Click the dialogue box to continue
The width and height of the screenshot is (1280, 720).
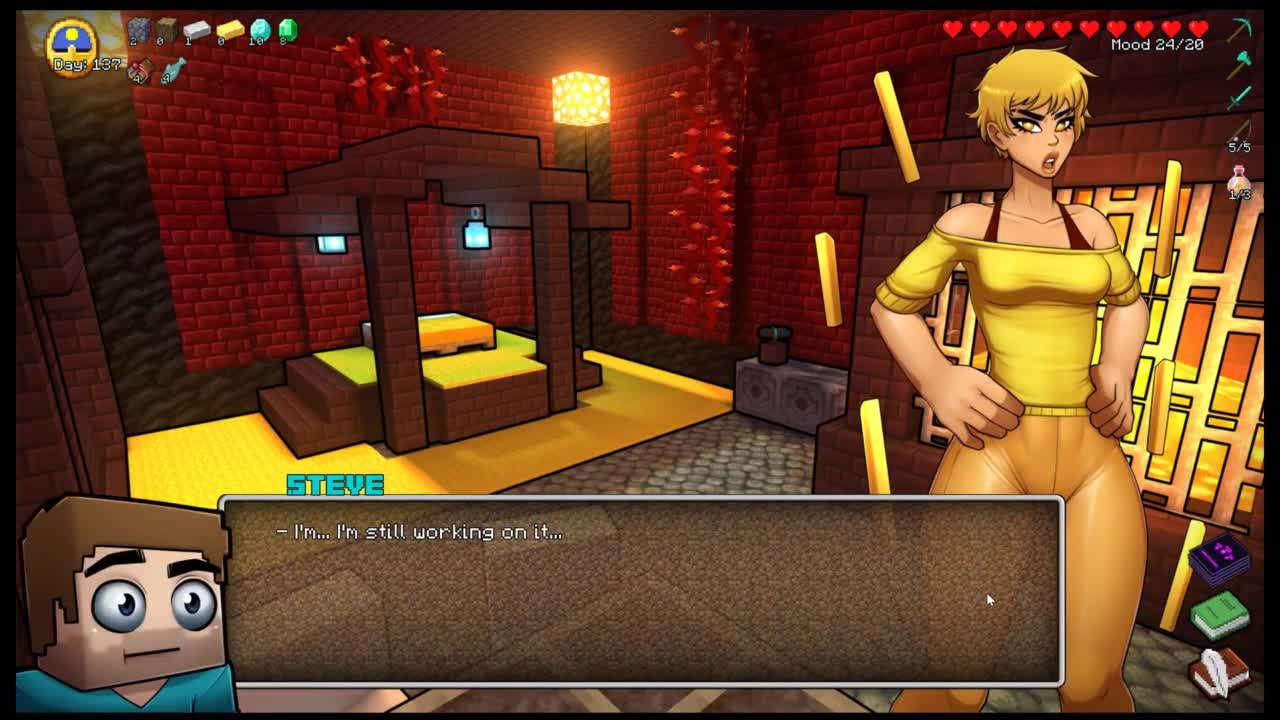click(640, 590)
